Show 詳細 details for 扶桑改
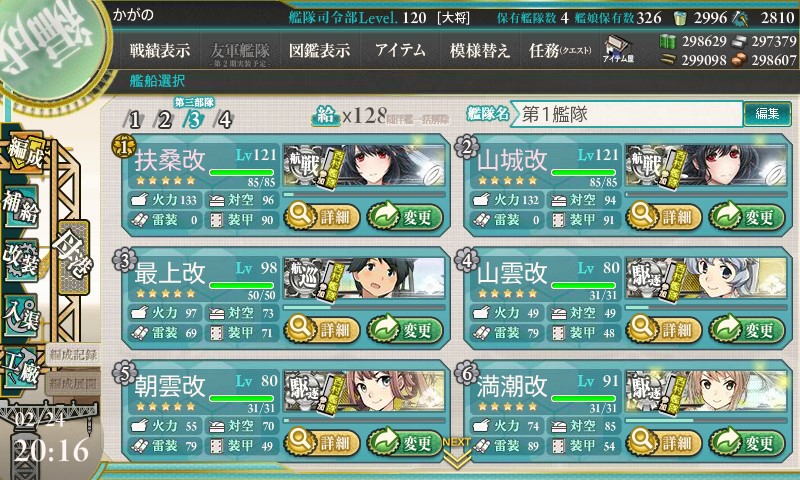This screenshot has width=800, height=480. coord(318,214)
